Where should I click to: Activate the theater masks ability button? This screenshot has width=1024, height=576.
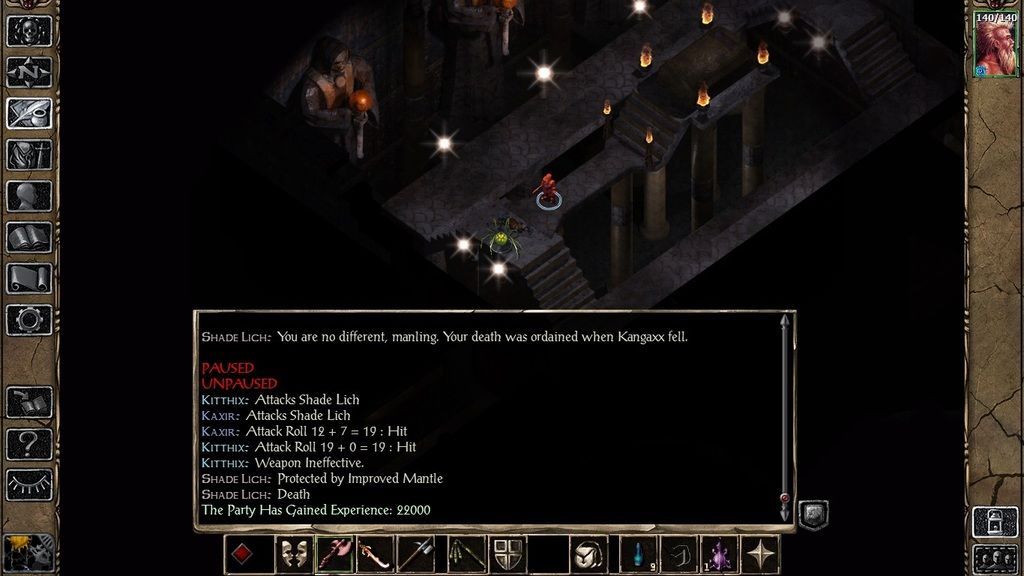(293, 555)
